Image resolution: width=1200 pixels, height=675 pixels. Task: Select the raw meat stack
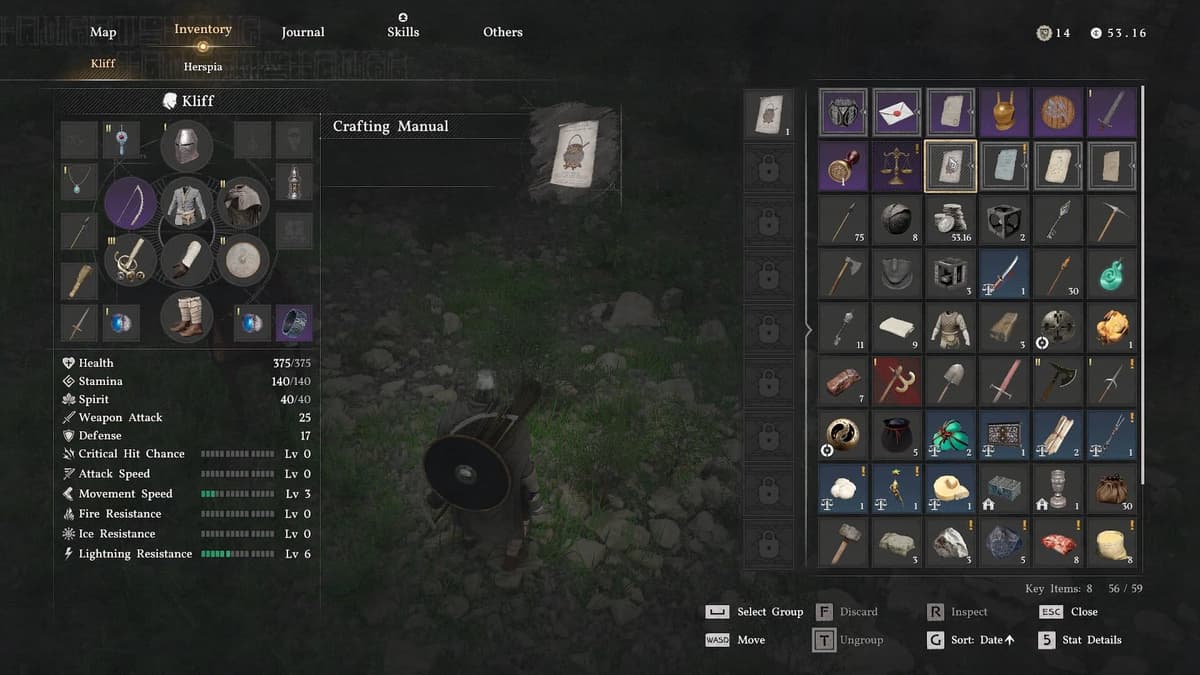(x=1058, y=542)
